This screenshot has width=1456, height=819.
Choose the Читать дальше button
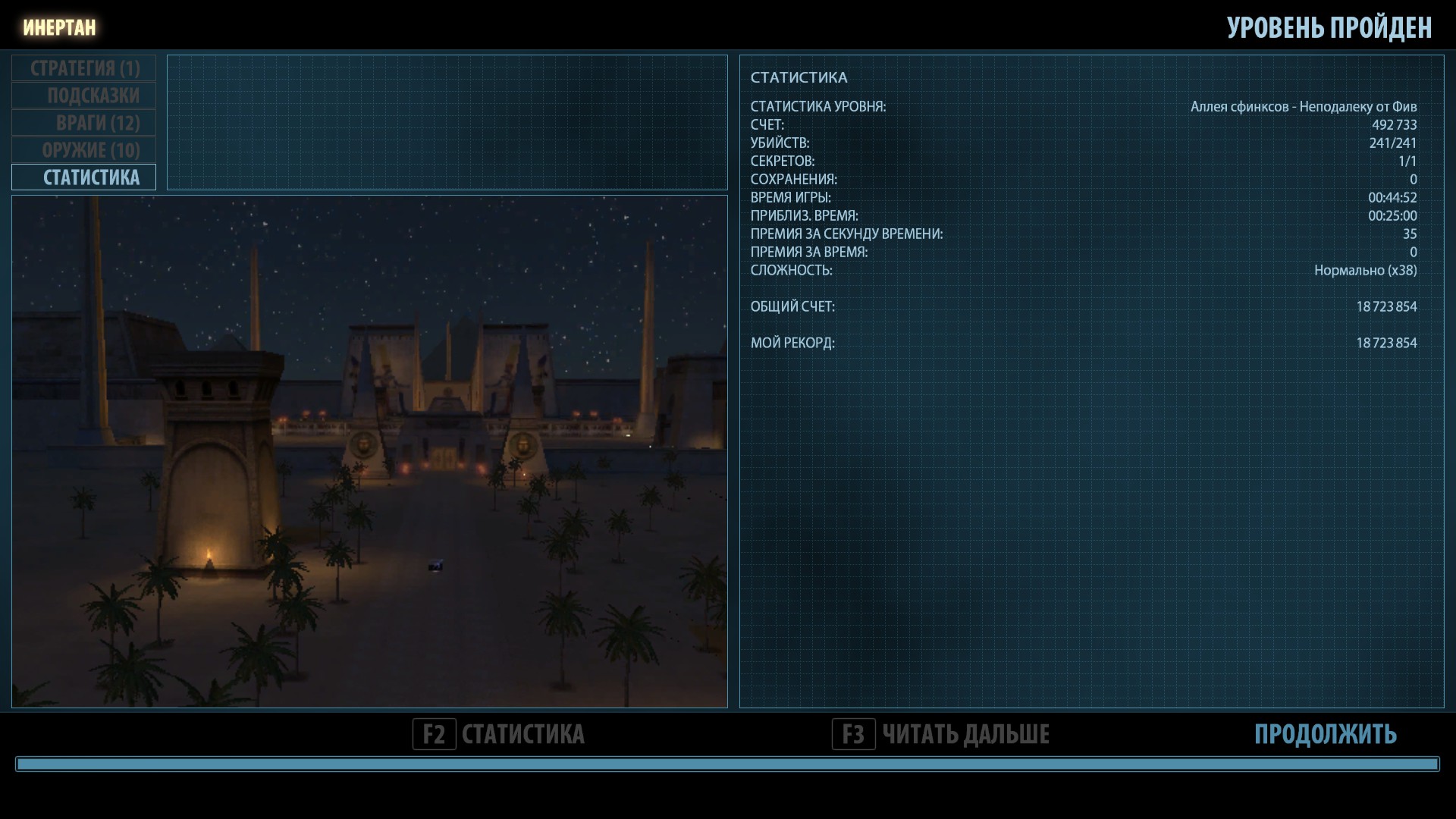[x=941, y=734]
